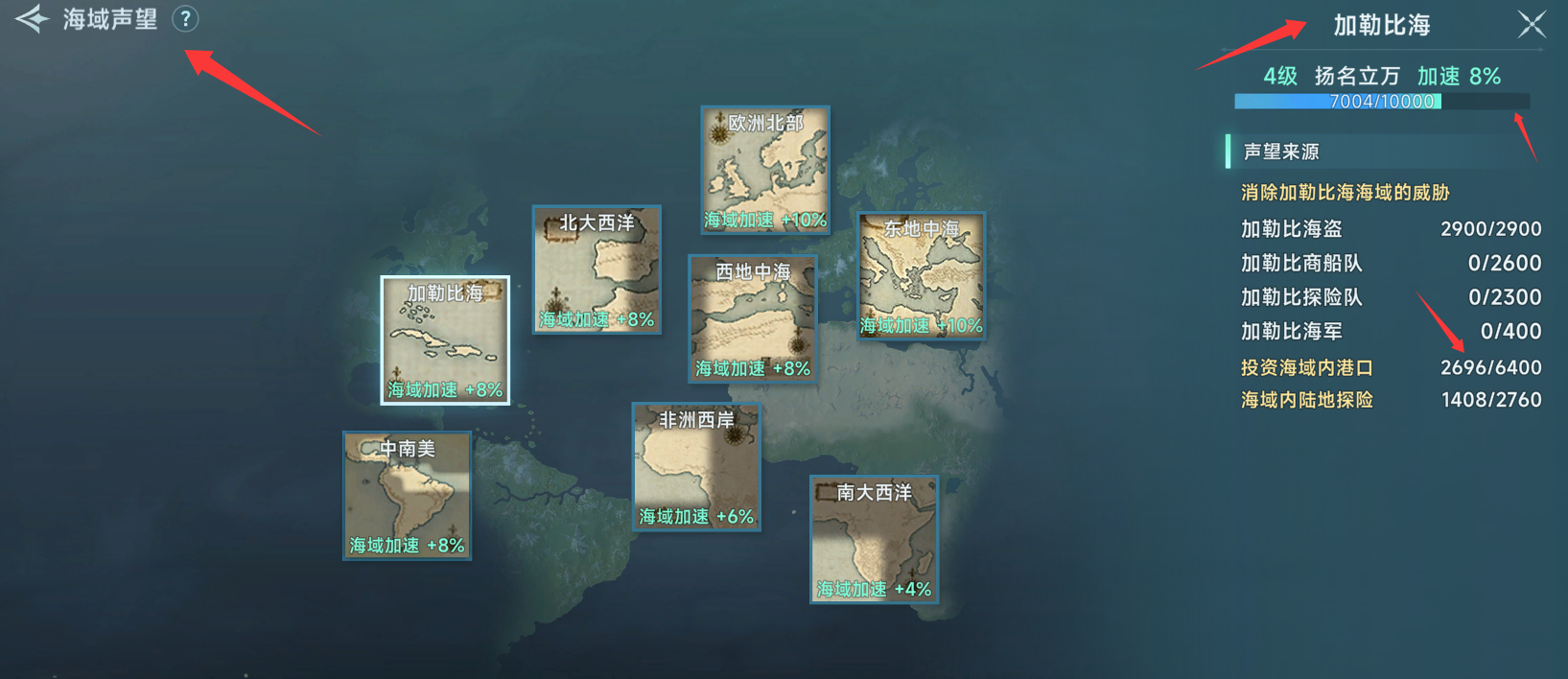Select the 欧洲北部 sea region tile

[x=765, y=169]
